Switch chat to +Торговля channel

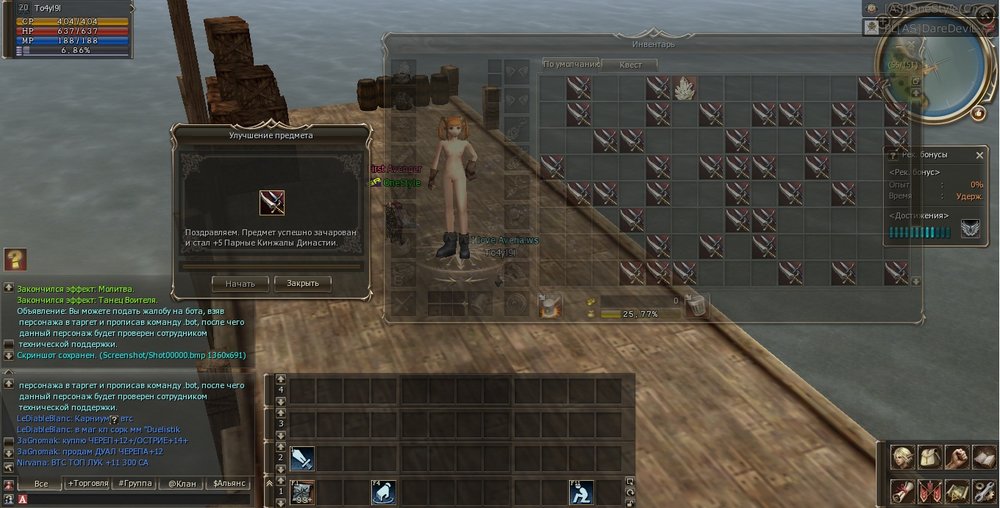point(88,484)
